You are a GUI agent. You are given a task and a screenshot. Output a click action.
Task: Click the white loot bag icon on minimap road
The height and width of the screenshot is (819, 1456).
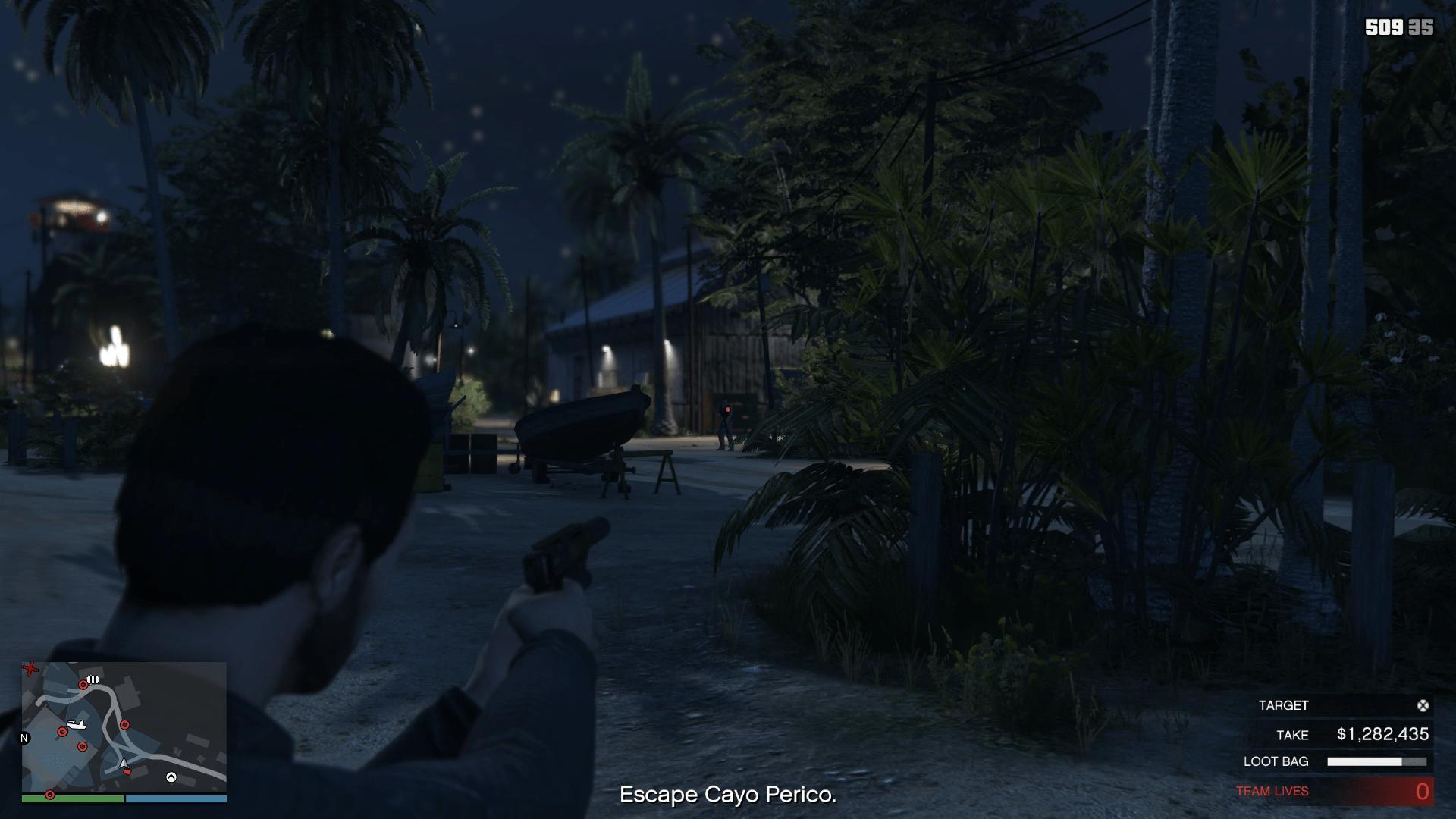(92, 679)
